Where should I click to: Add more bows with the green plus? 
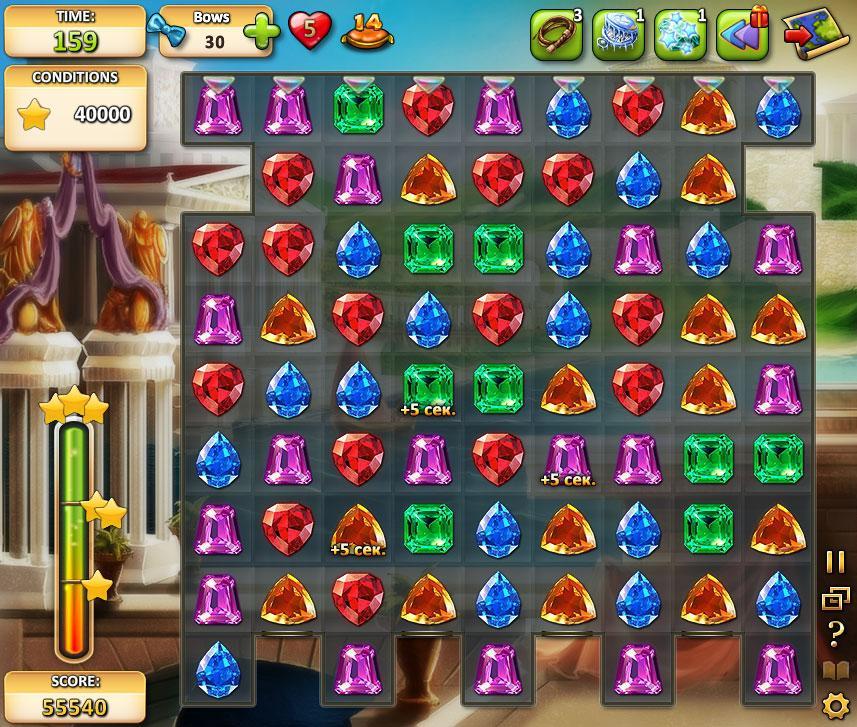coord(261,32)
